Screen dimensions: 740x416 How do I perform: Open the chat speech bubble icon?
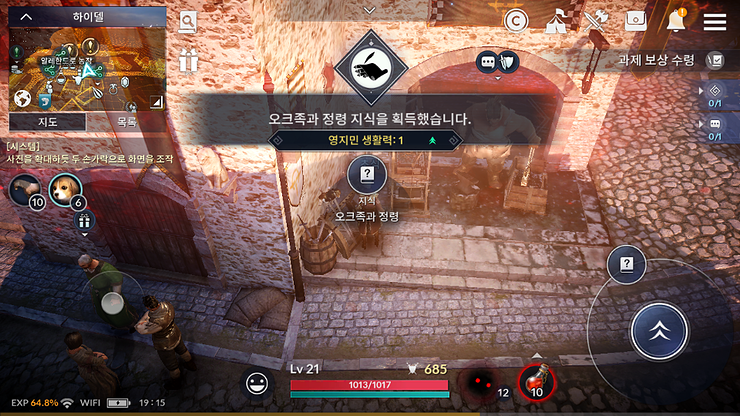coord(487,61)
